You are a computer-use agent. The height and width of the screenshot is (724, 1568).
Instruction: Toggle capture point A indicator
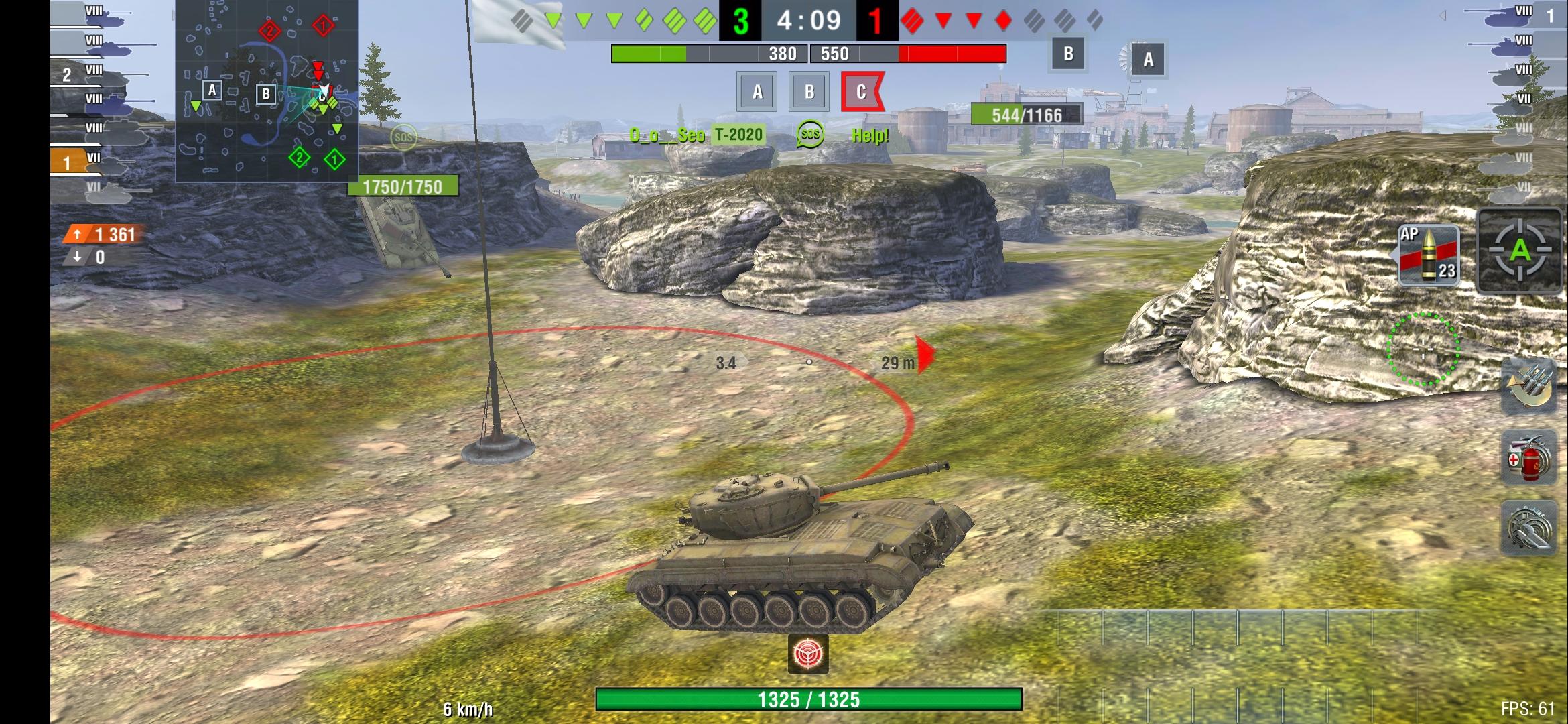[x=758, y=92]
